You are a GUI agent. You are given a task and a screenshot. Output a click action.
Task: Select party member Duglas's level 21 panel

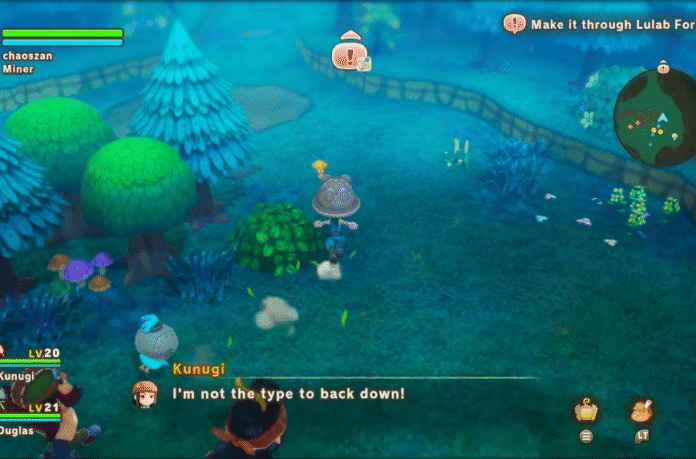[32, 416]
